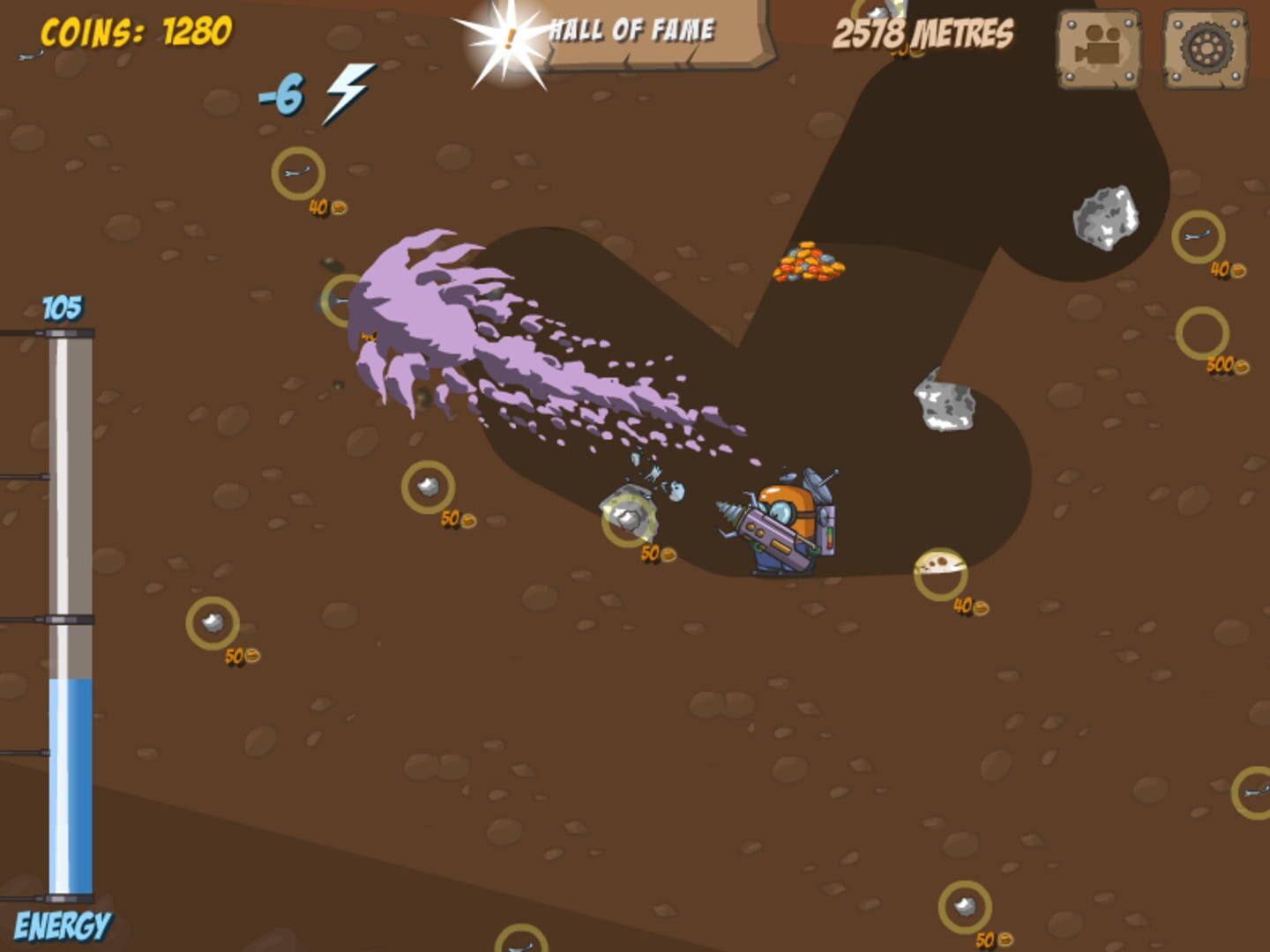Collect the 50 coin near the skull
1270x952 pixels.
(651, 555)
